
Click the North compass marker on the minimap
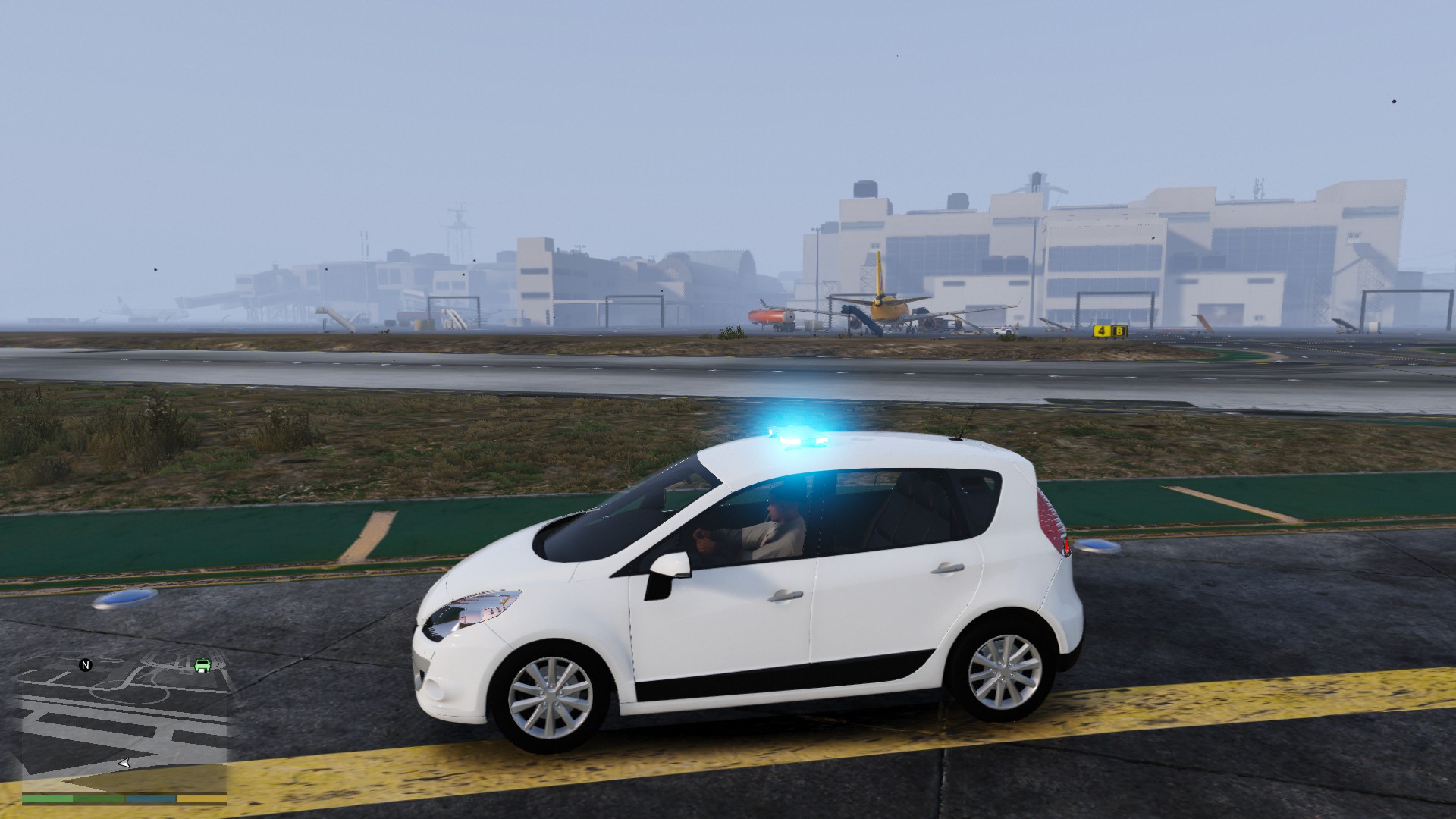tap(85, 664)
